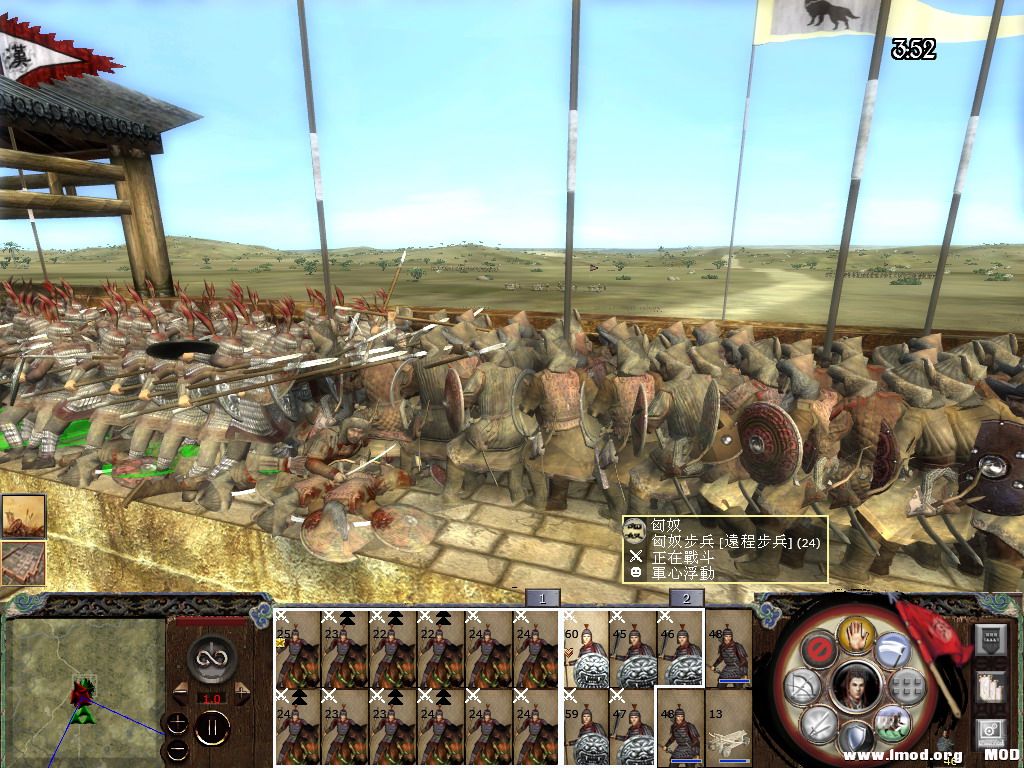The width and height of the screenshot is (1024, 768).
Task: Open the group formations grid button
Action: pos(905,686)
